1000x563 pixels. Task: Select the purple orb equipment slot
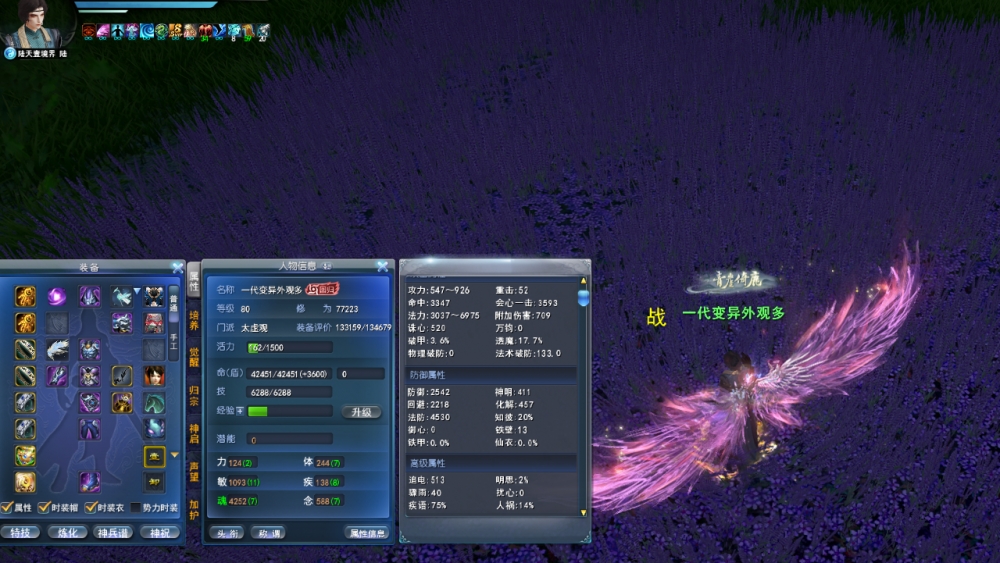pos(57,296)
